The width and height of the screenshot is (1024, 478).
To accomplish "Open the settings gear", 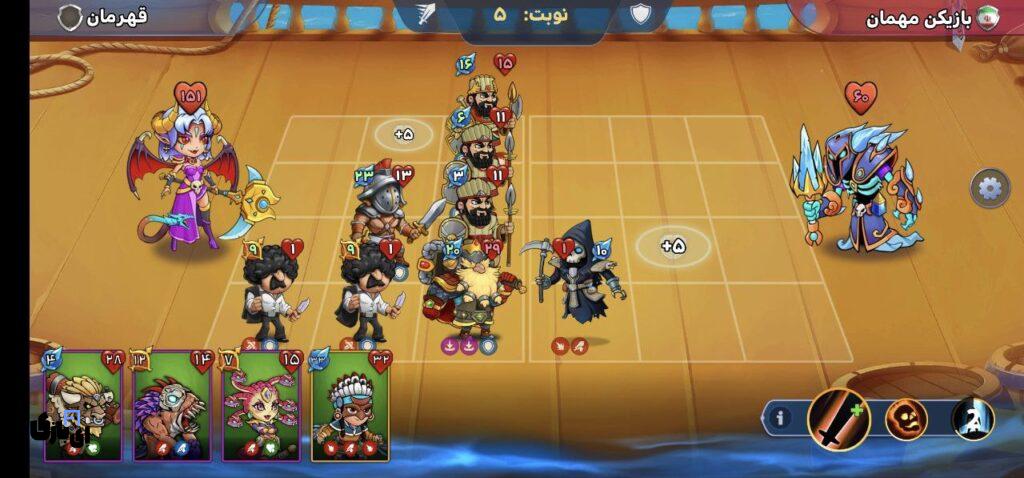I will pos(988,188).
